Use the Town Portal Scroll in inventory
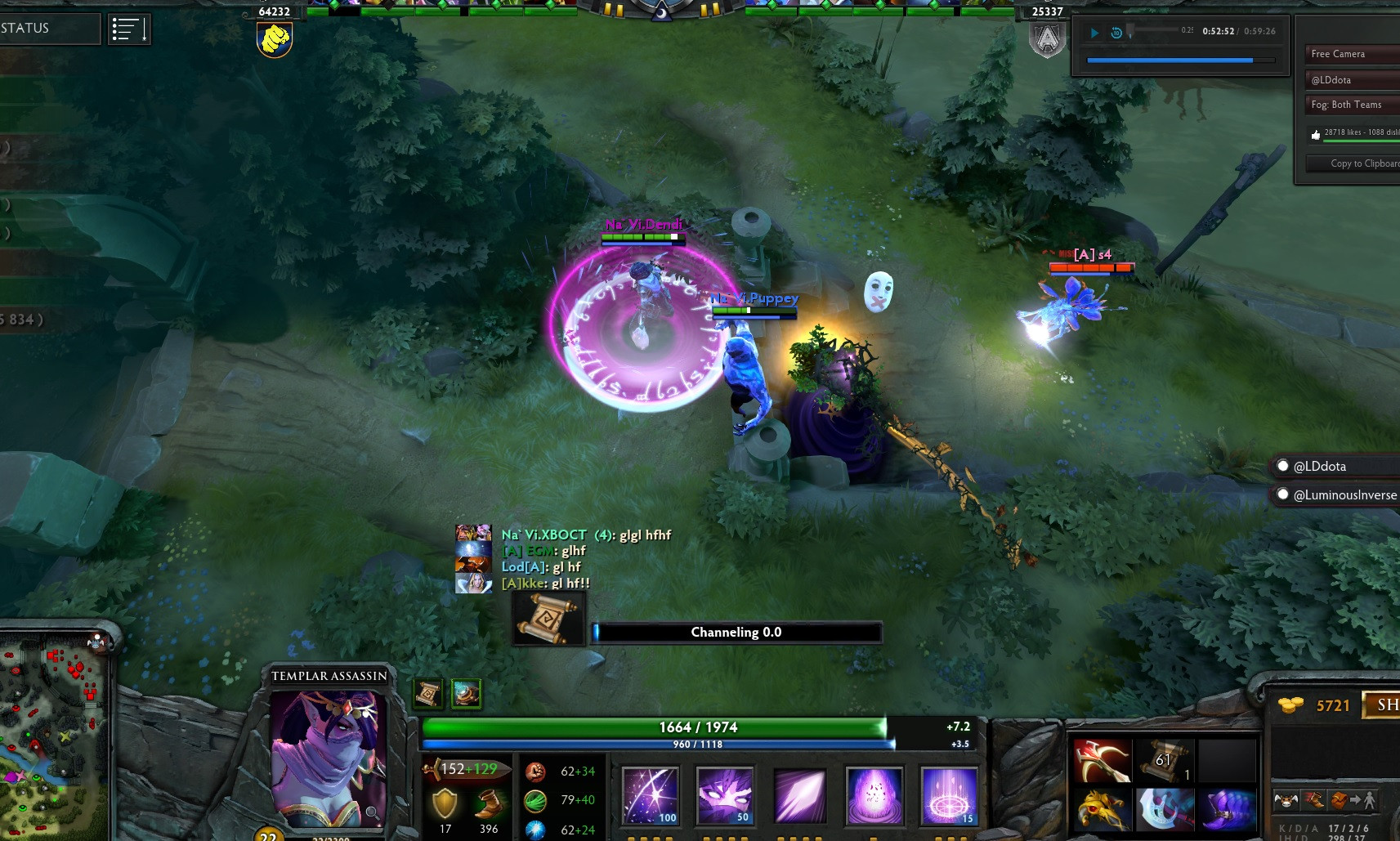The width and height of the screenshot is (1400, 841). 1165,758
